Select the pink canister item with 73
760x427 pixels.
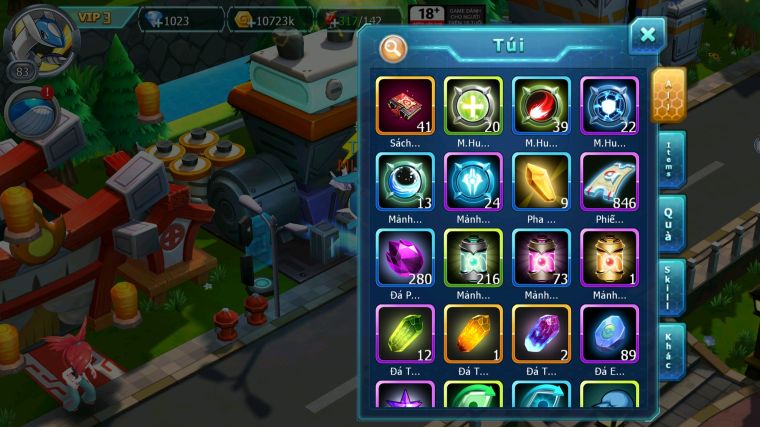541,257
